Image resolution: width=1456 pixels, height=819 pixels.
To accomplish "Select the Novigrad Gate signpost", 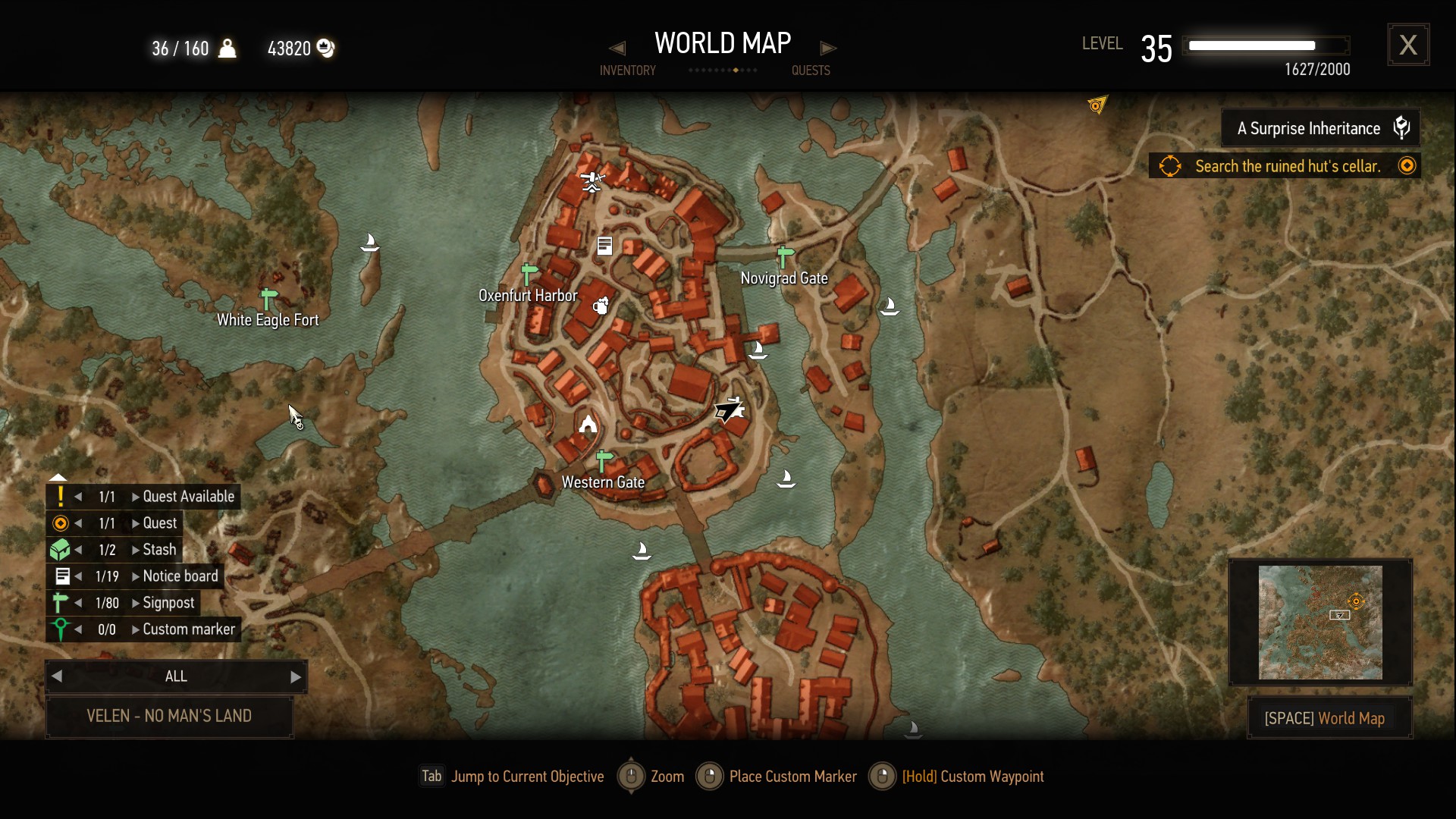I will click(786, 256).
